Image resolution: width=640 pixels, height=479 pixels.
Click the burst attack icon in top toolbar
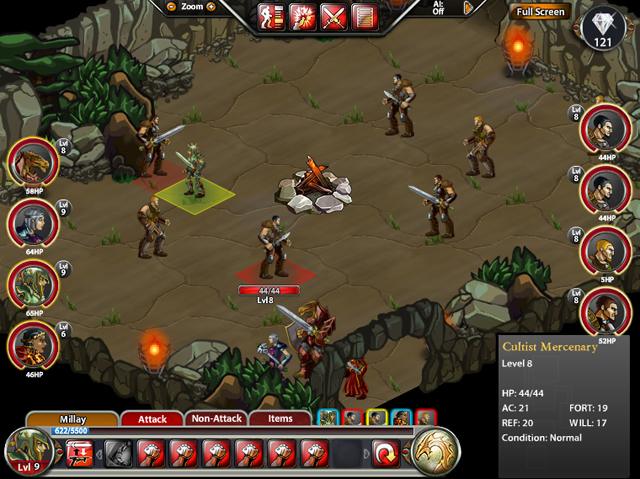tap(303, 17)
